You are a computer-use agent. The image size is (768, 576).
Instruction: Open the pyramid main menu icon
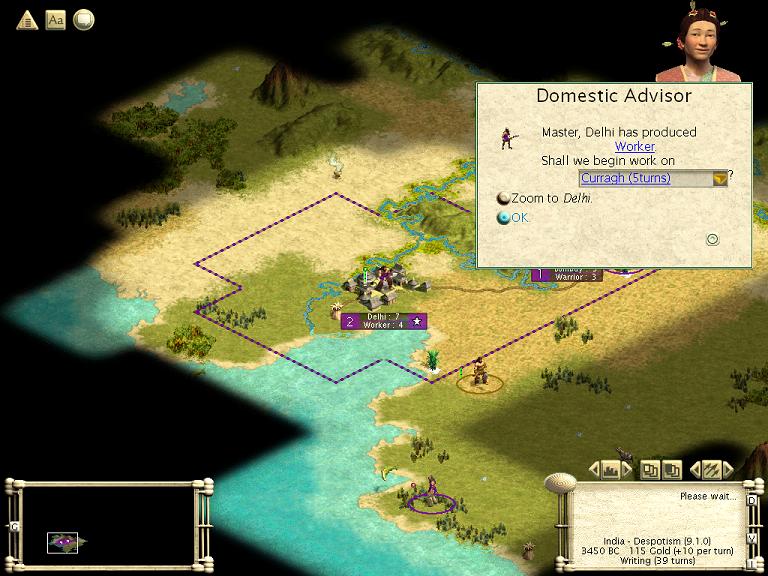(x=27, y=19)
